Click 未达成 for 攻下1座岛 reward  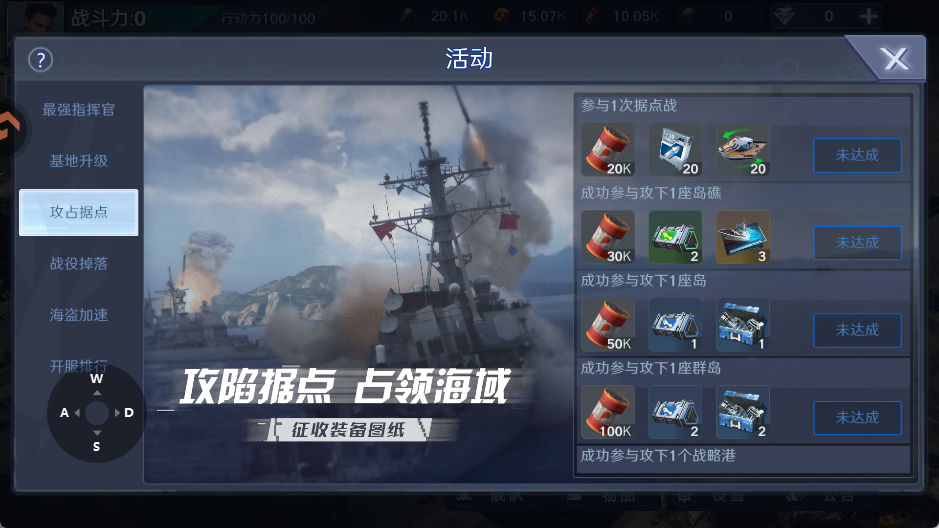(x=856, y=329)
